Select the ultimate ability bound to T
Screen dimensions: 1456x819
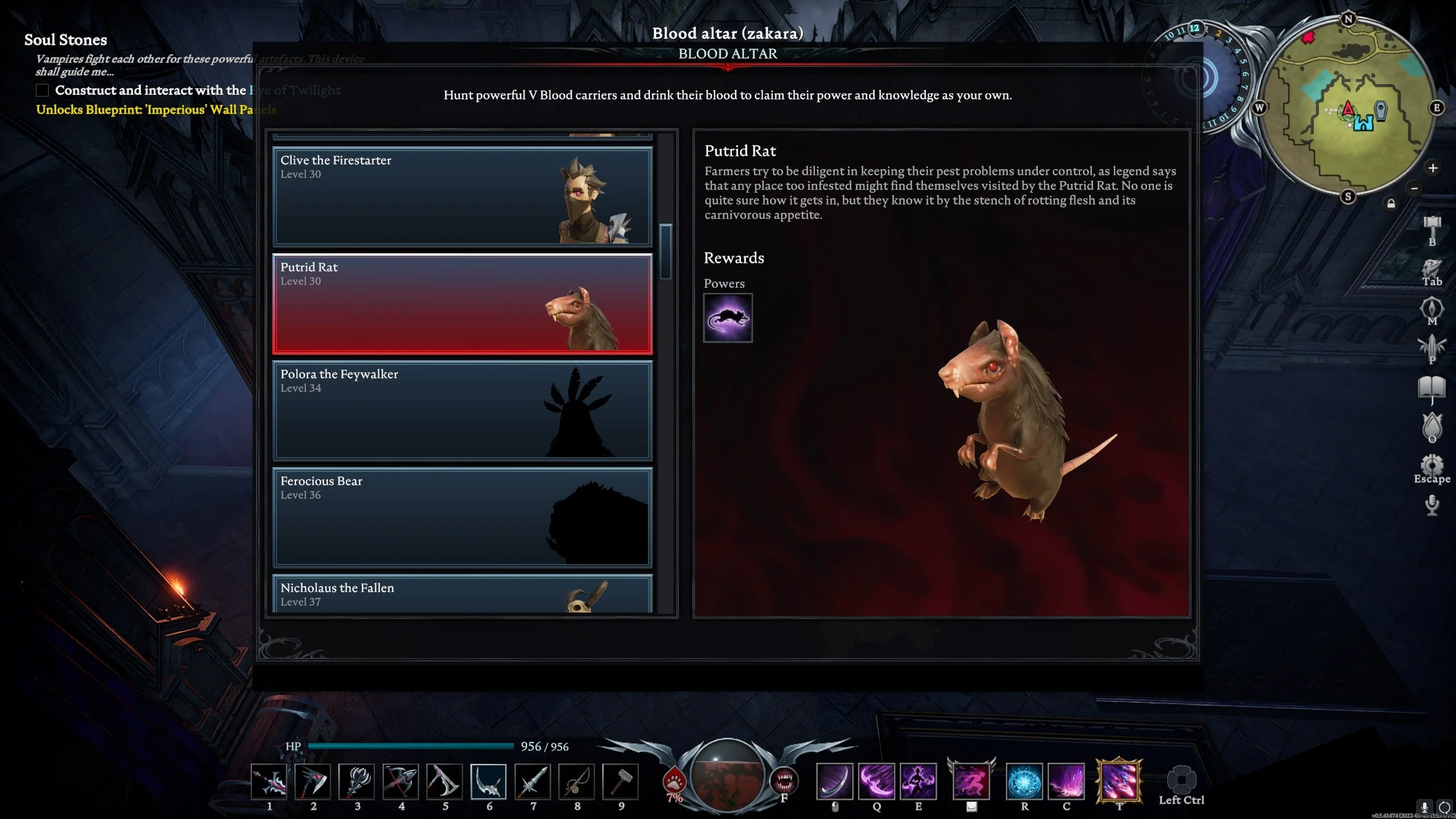1119,782
